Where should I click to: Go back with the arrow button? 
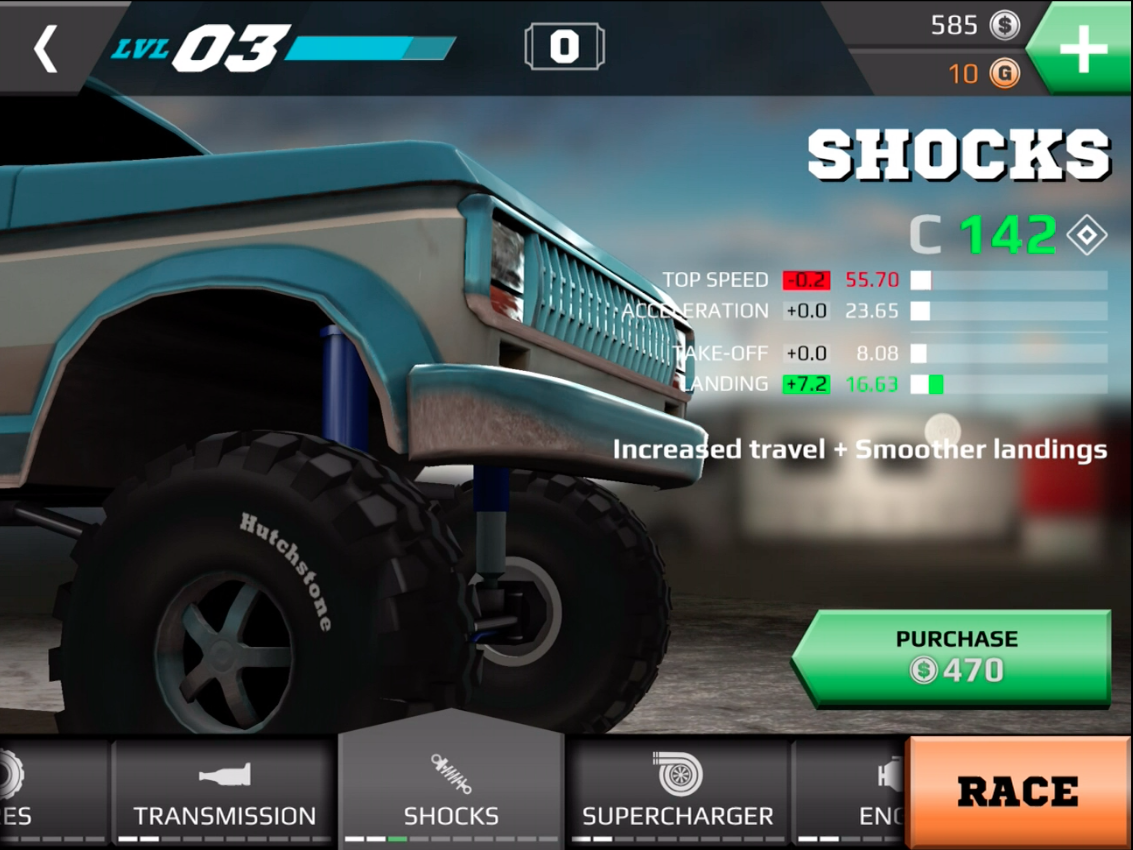(46, 48)
